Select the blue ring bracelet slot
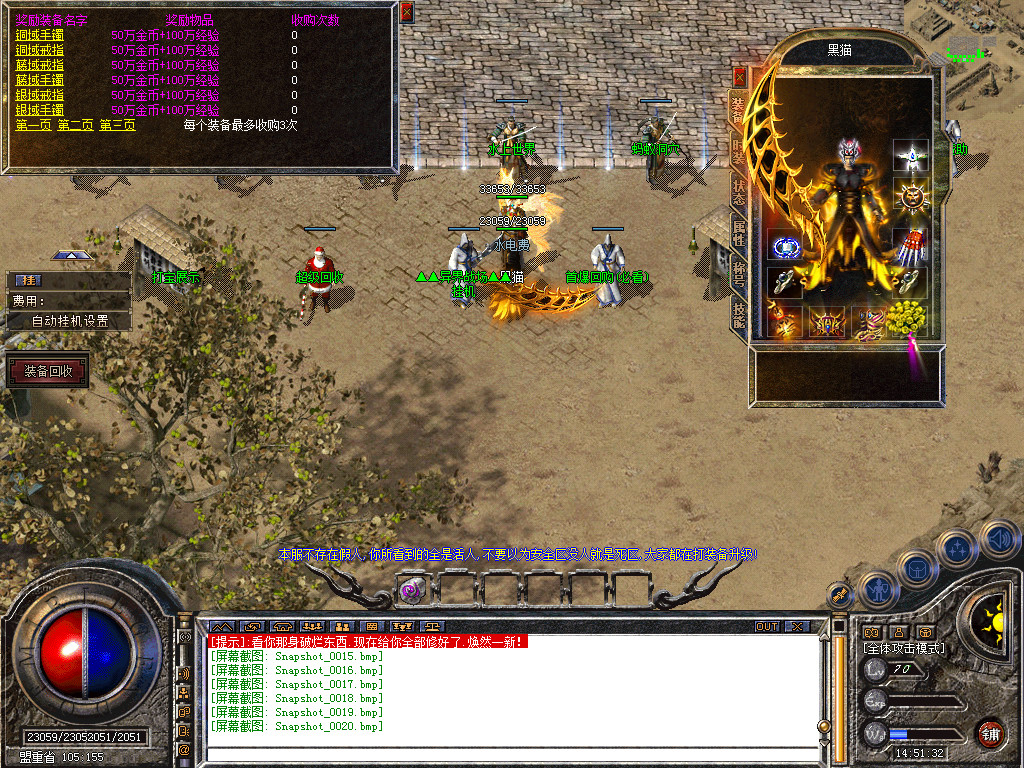The image size is (1024, 768). click(785, 247)
